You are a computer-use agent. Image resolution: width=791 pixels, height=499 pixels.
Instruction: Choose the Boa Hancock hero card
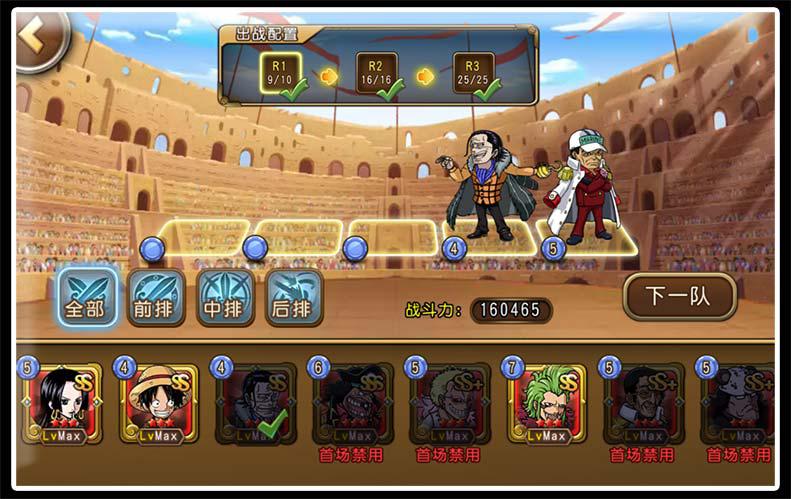coord(64,404)
